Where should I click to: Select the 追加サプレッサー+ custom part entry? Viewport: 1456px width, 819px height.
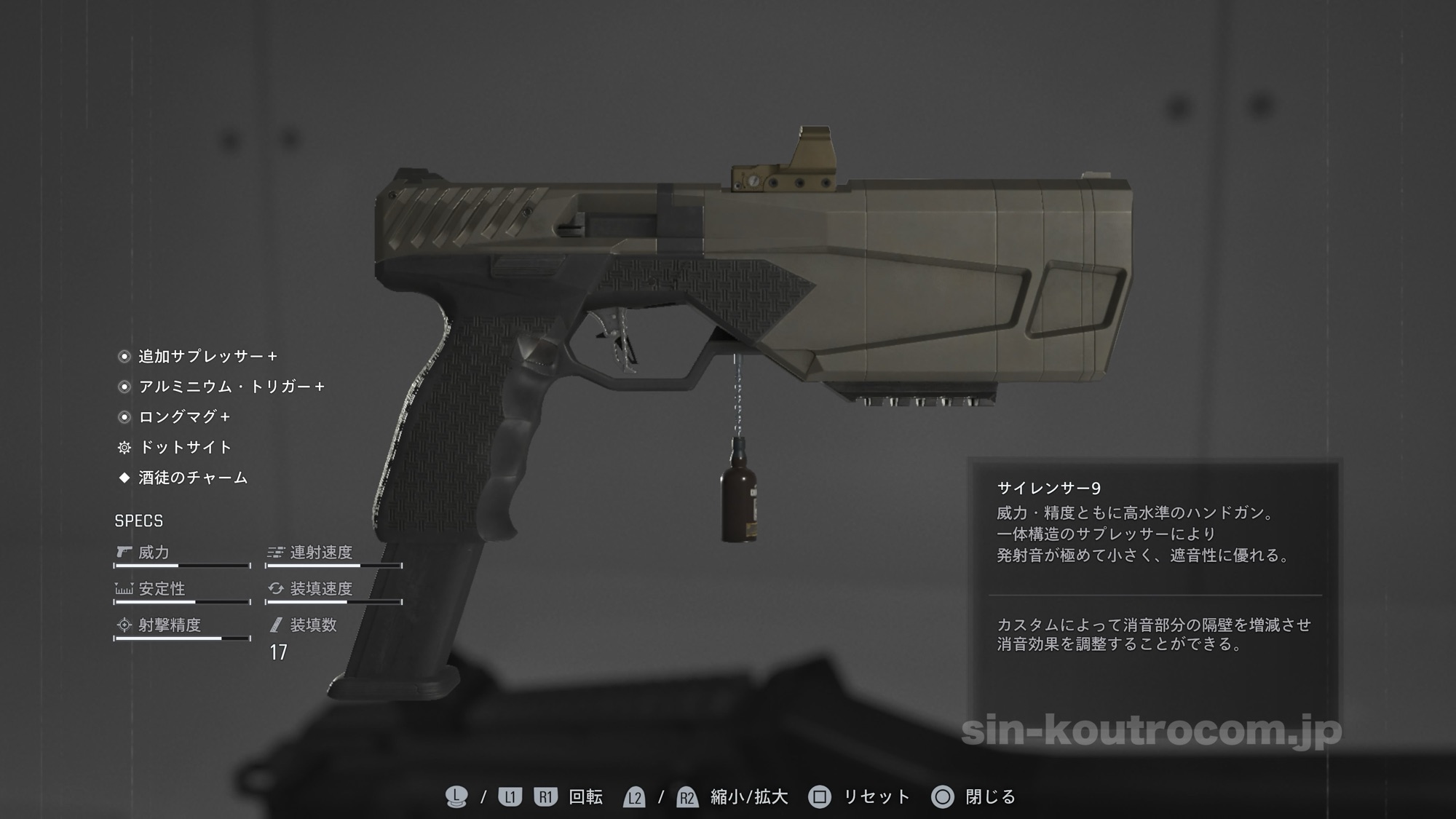(207, 357)
